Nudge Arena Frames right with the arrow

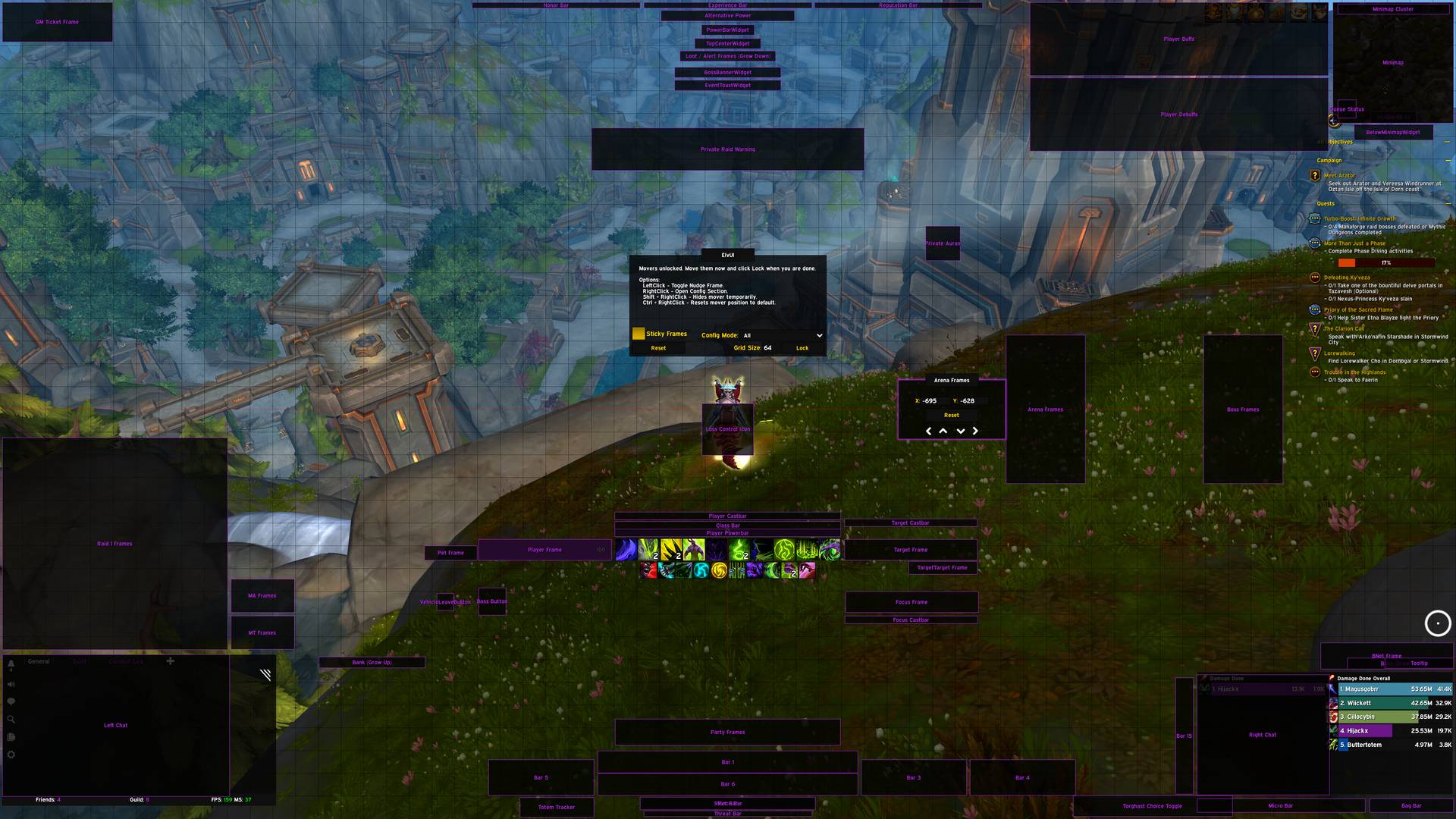click(975, 431)
